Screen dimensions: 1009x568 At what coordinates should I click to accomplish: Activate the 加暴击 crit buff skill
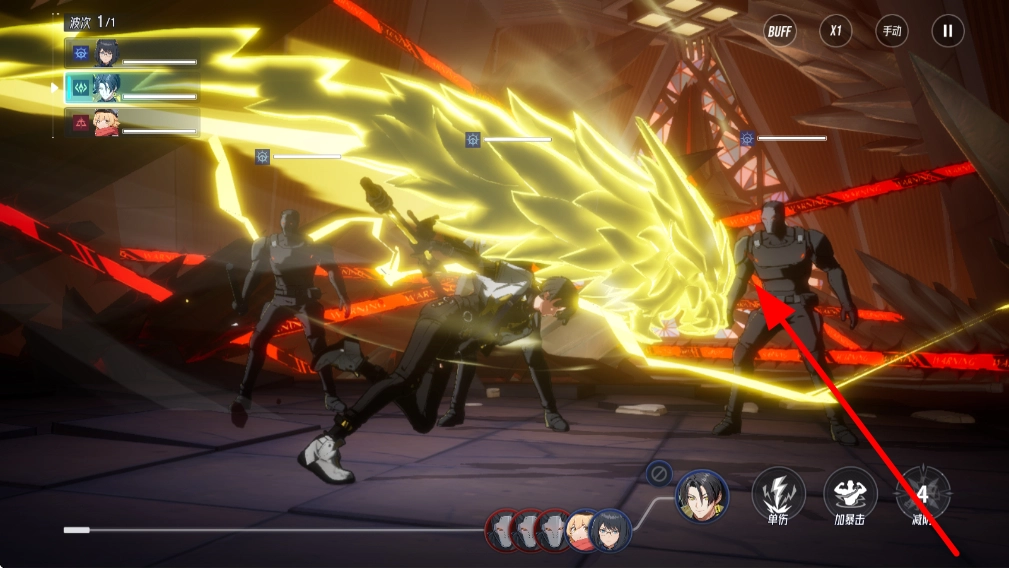[x=850, y=492]
